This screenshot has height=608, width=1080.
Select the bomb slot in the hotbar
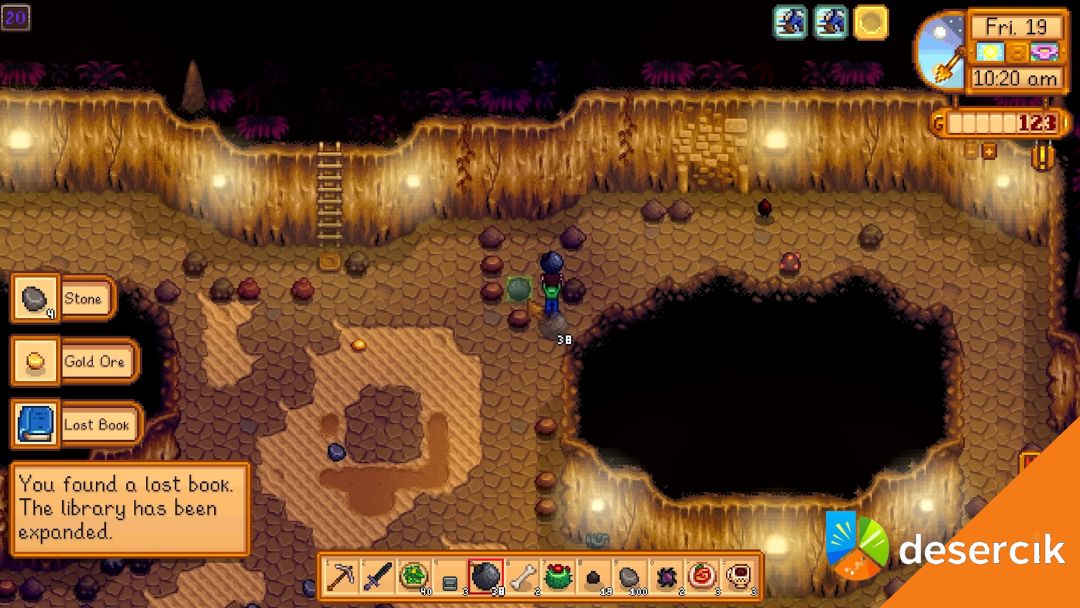tap(485, 576)
